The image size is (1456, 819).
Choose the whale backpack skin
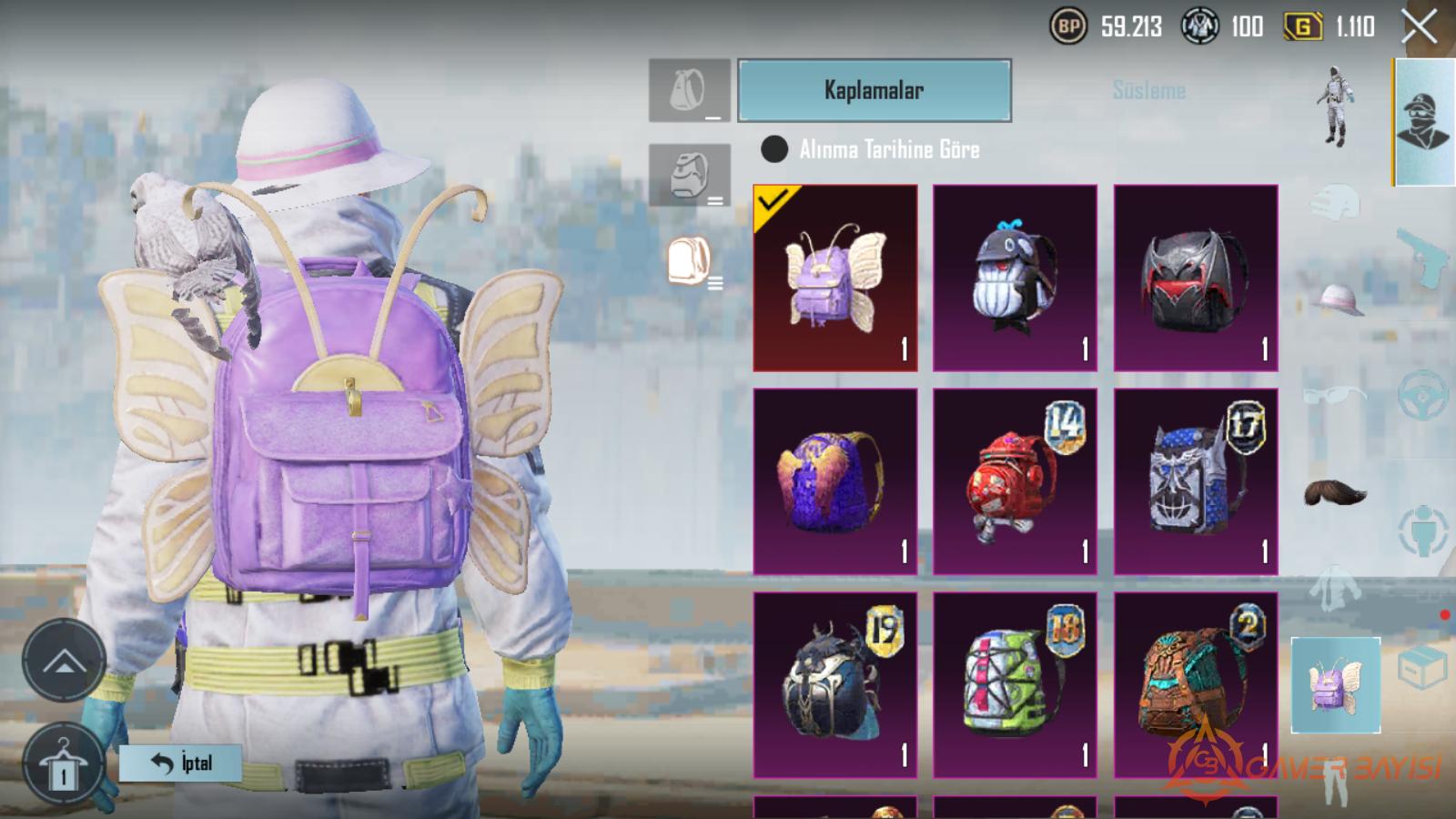point(1015,278)
